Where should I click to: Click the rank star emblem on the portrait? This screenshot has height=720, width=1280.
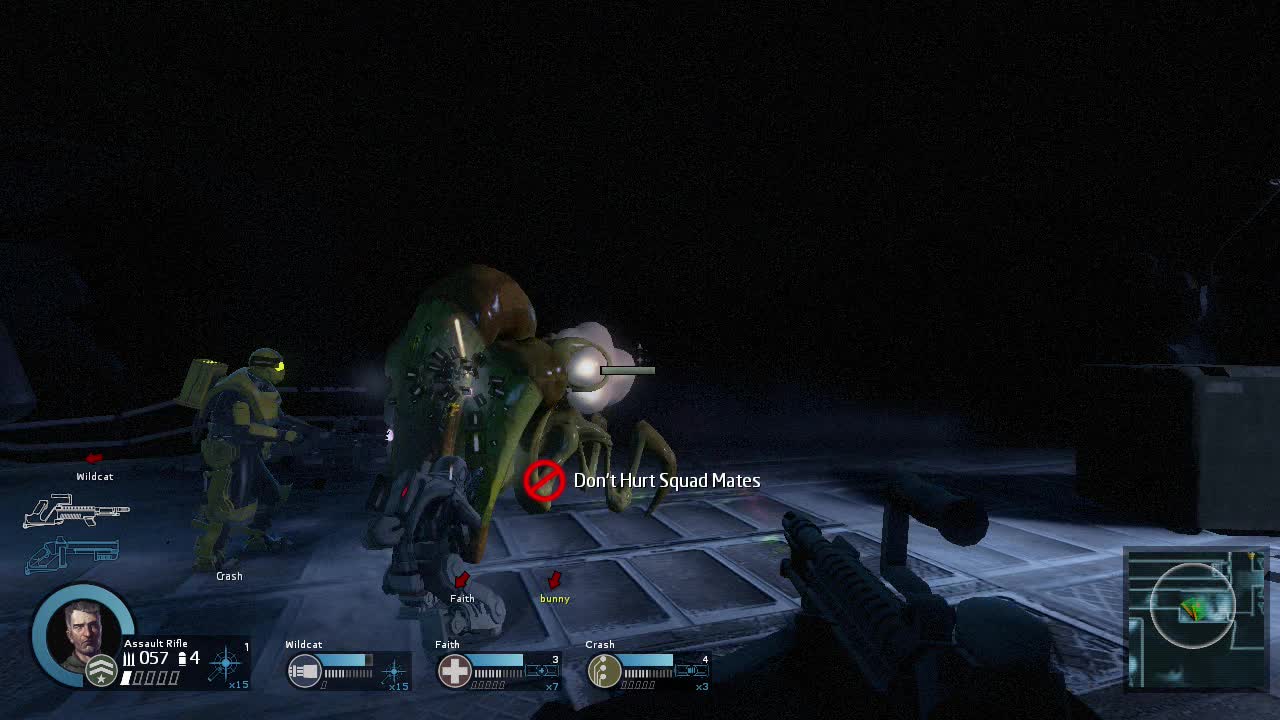pyautogui.click(x=102, y=668)
